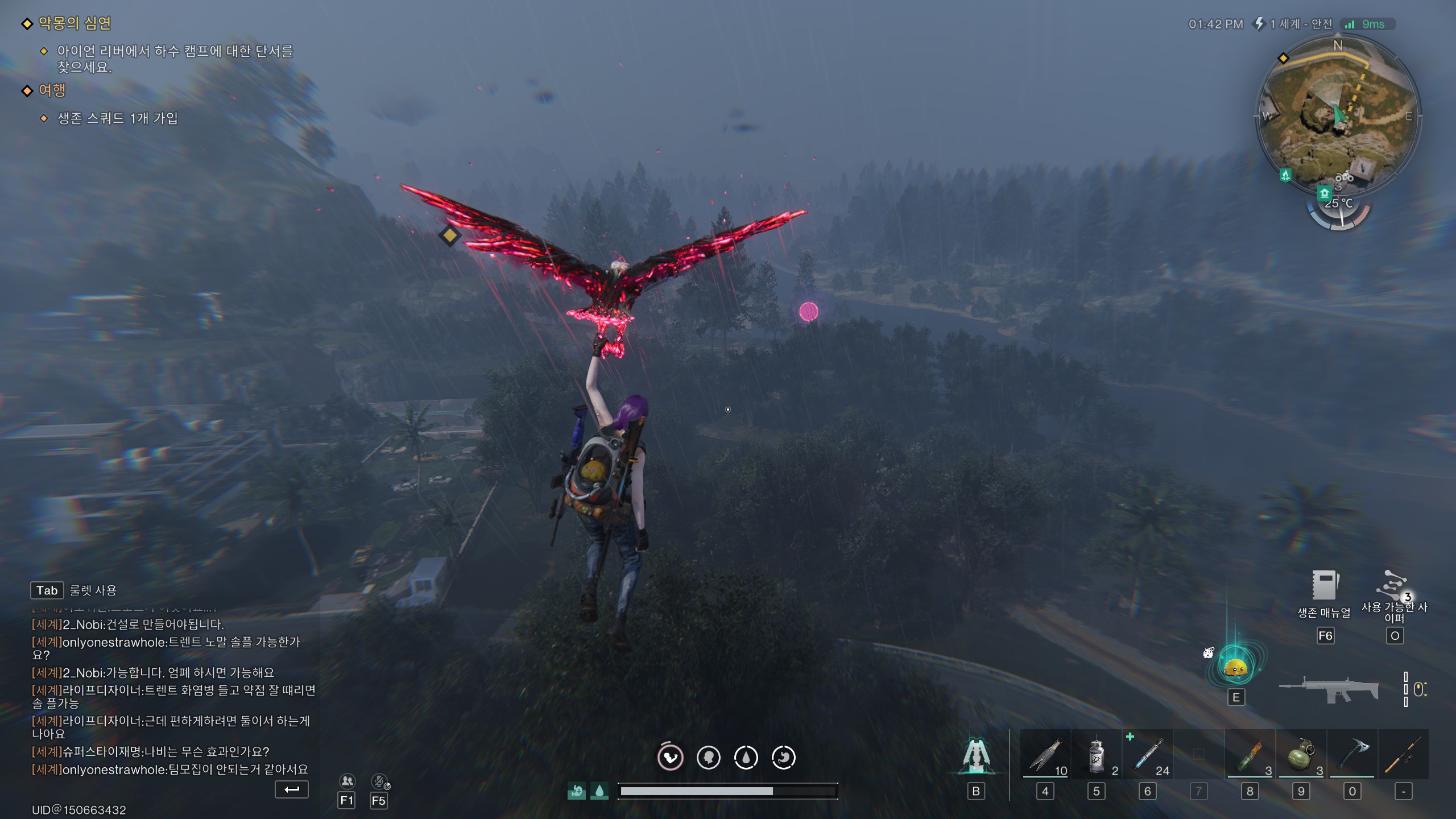Open the 악몽의 심연 quest tracker entry
The width and height of the screenshot is (1456, 819).
click(74, 23)
